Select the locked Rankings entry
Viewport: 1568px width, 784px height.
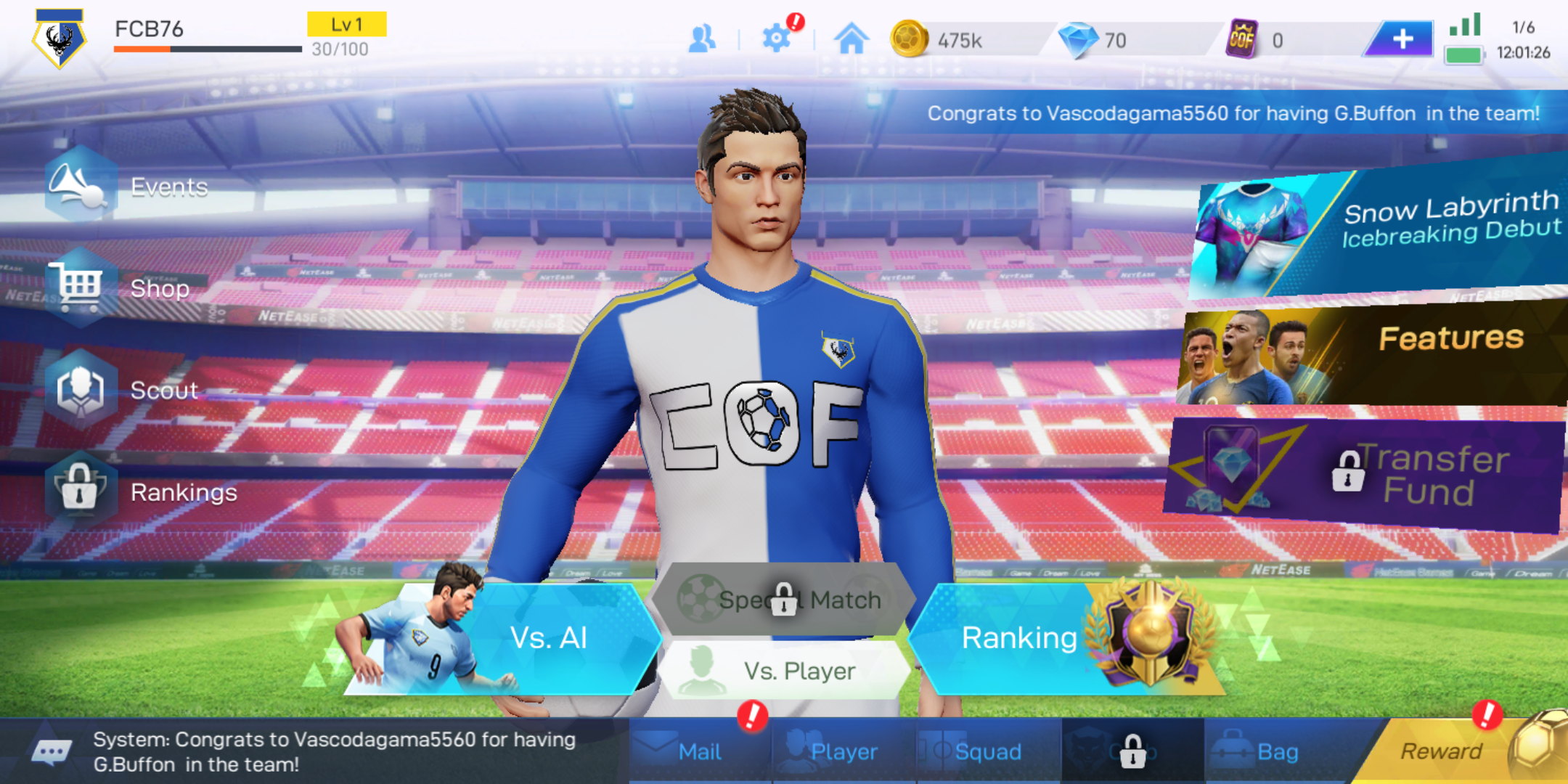point(138,491)
